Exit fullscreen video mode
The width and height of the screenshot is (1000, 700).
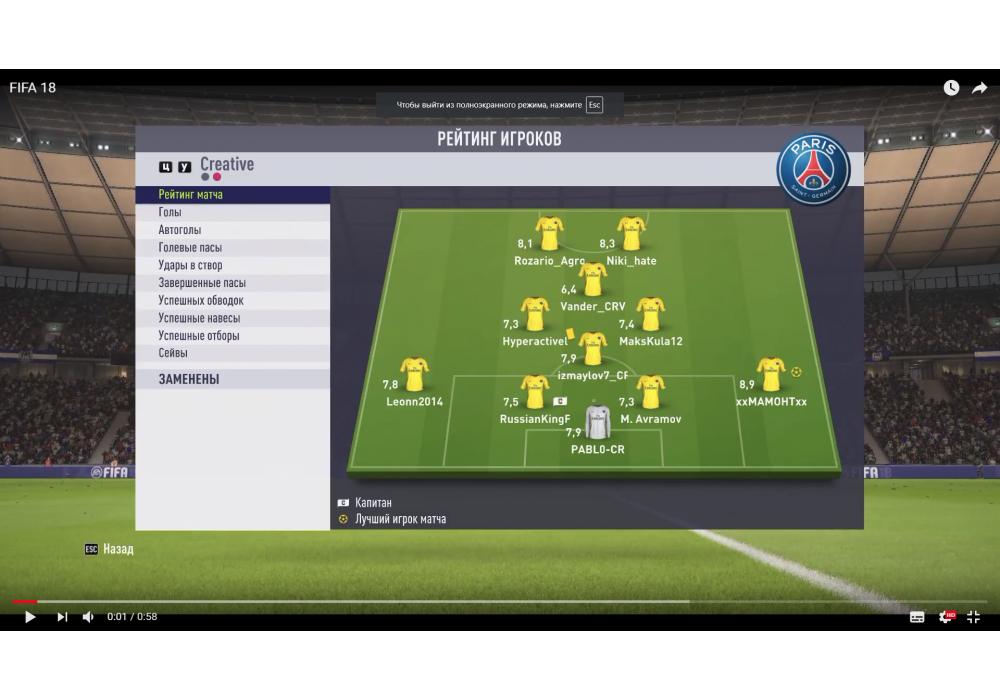pyautogui.click(x=973, y=617)
